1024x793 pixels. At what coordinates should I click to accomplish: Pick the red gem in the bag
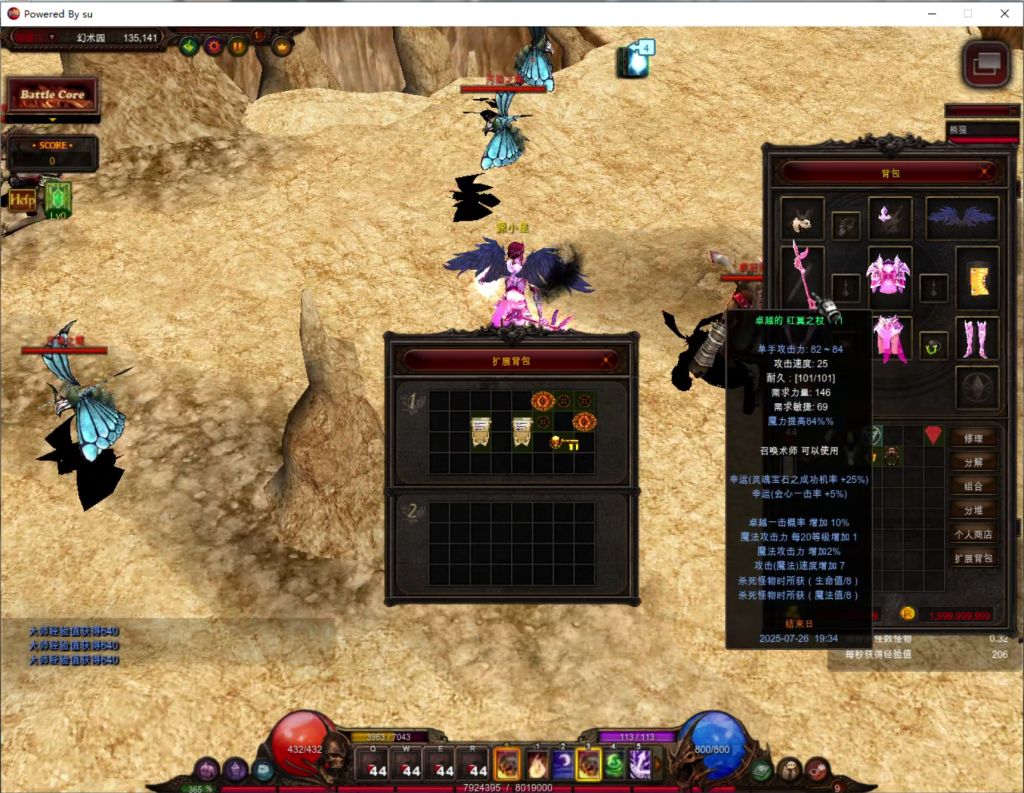coord(932,434)
